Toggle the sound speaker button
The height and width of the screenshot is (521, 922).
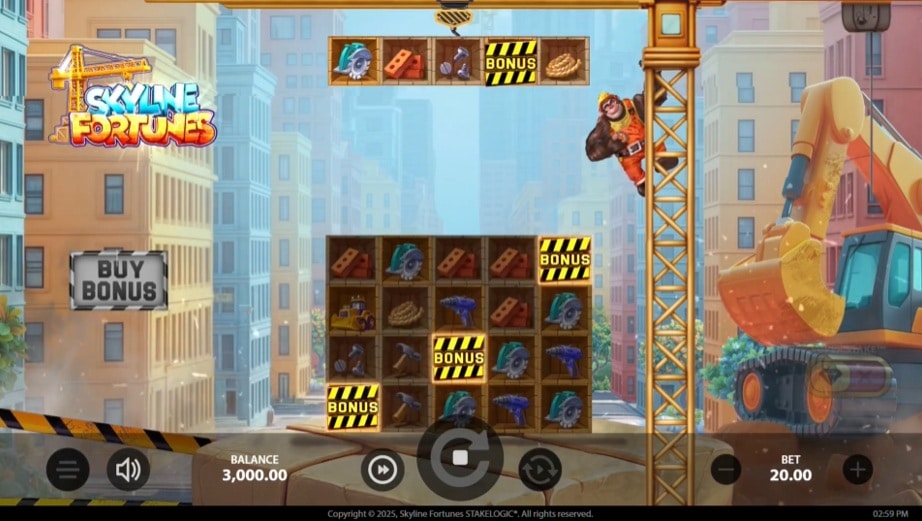click(x=128, y=469)
